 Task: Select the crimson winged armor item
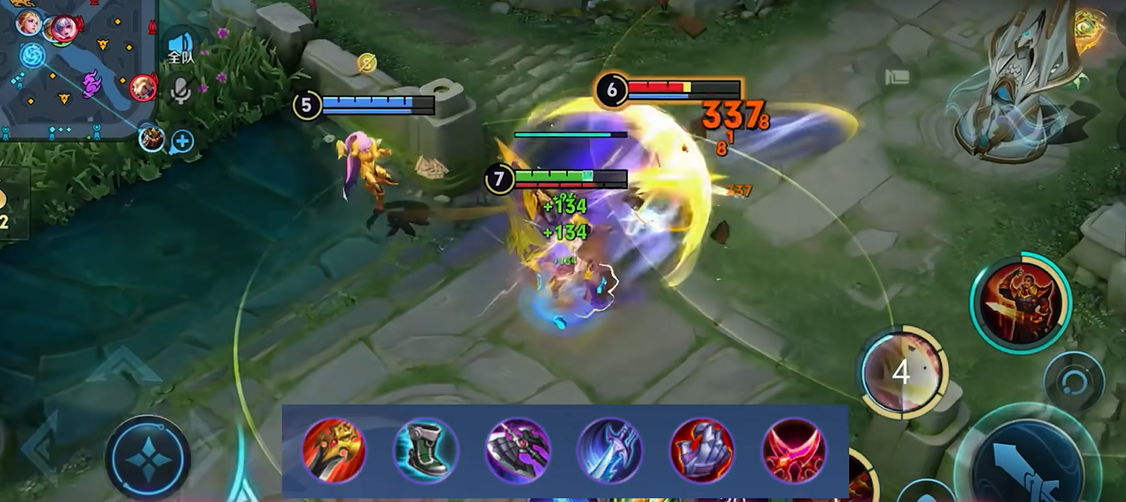coord(794,451)
